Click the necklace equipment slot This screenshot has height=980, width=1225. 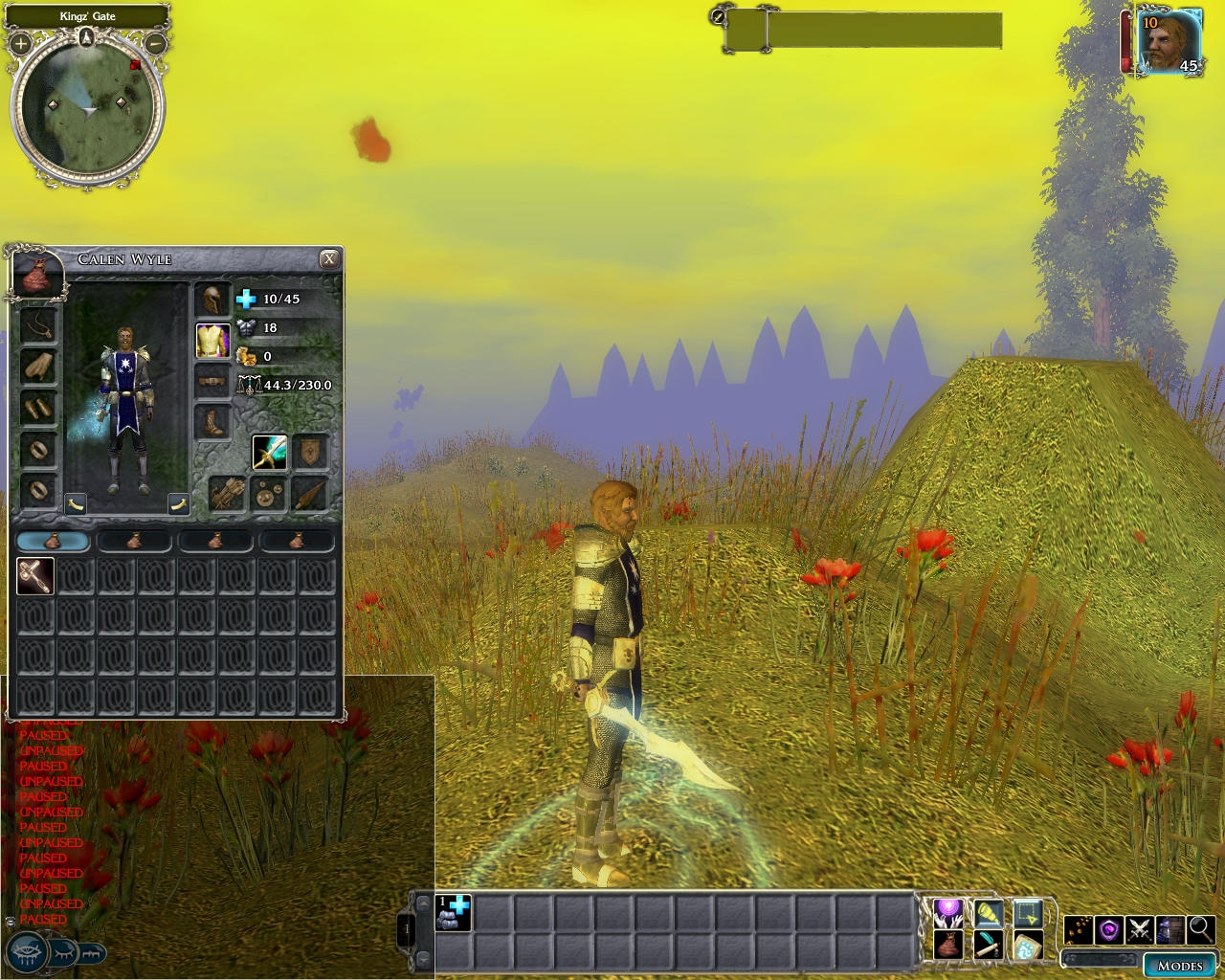pos(39,325)
